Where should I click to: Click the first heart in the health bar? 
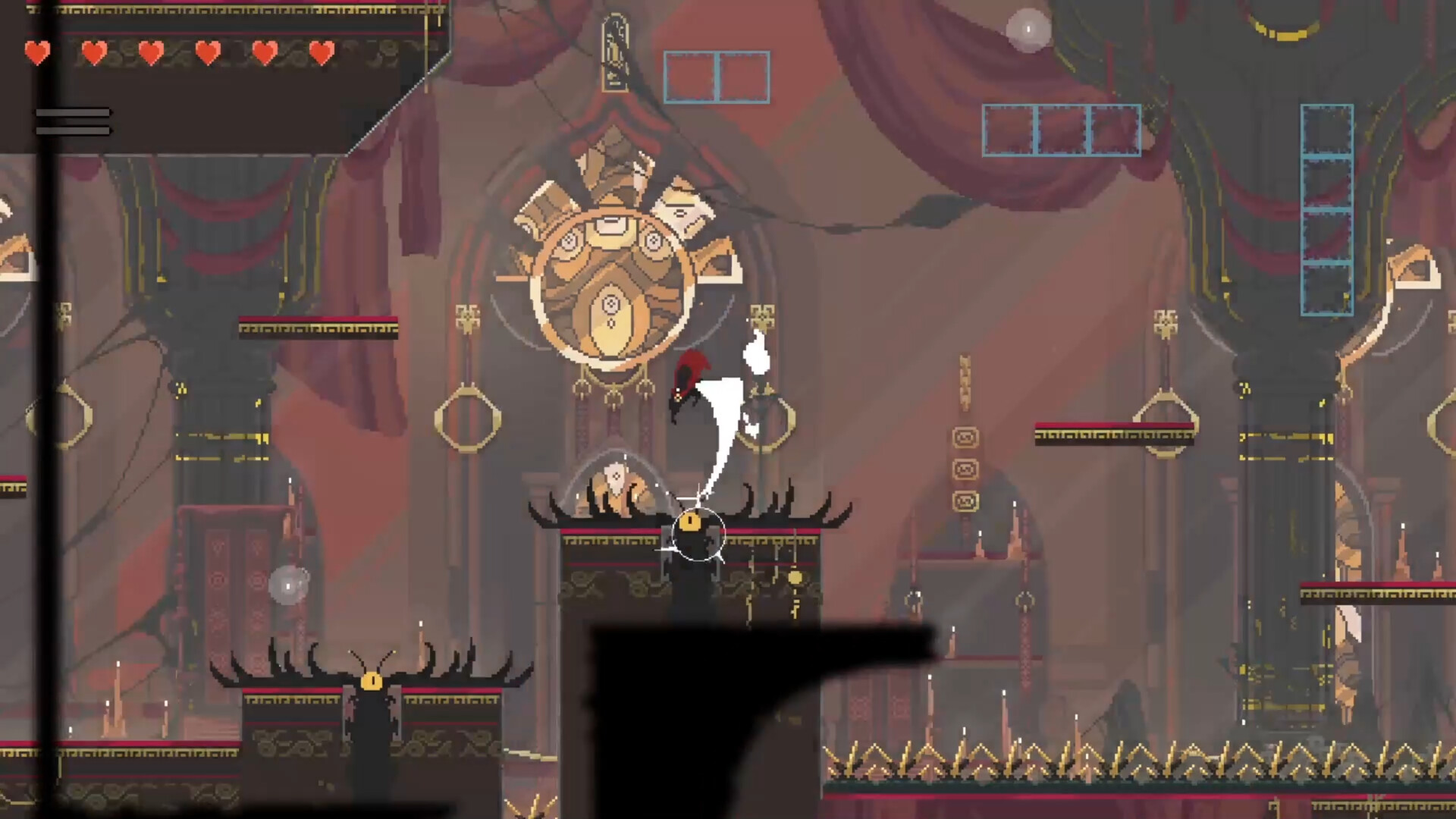pos(37,54)
